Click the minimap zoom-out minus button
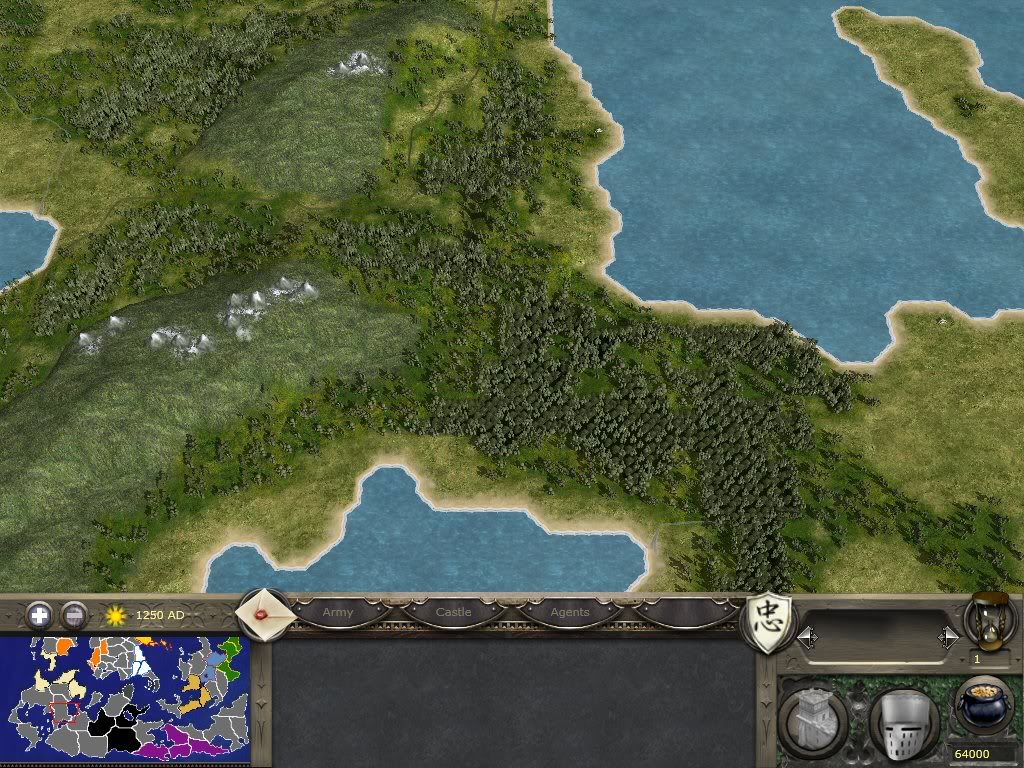Image resolution: width=1024 pixels, height=768 pixels. (x=73, y=614)
